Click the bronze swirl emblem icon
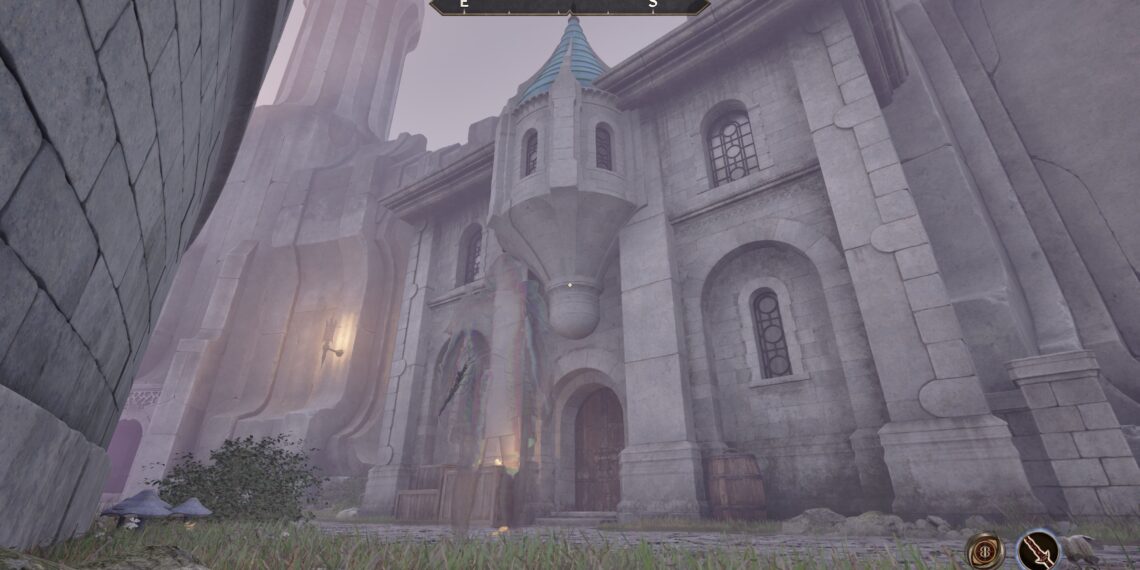Viewport: 1140px width, 570px height. pyautogui.click(x=984, y=550)
